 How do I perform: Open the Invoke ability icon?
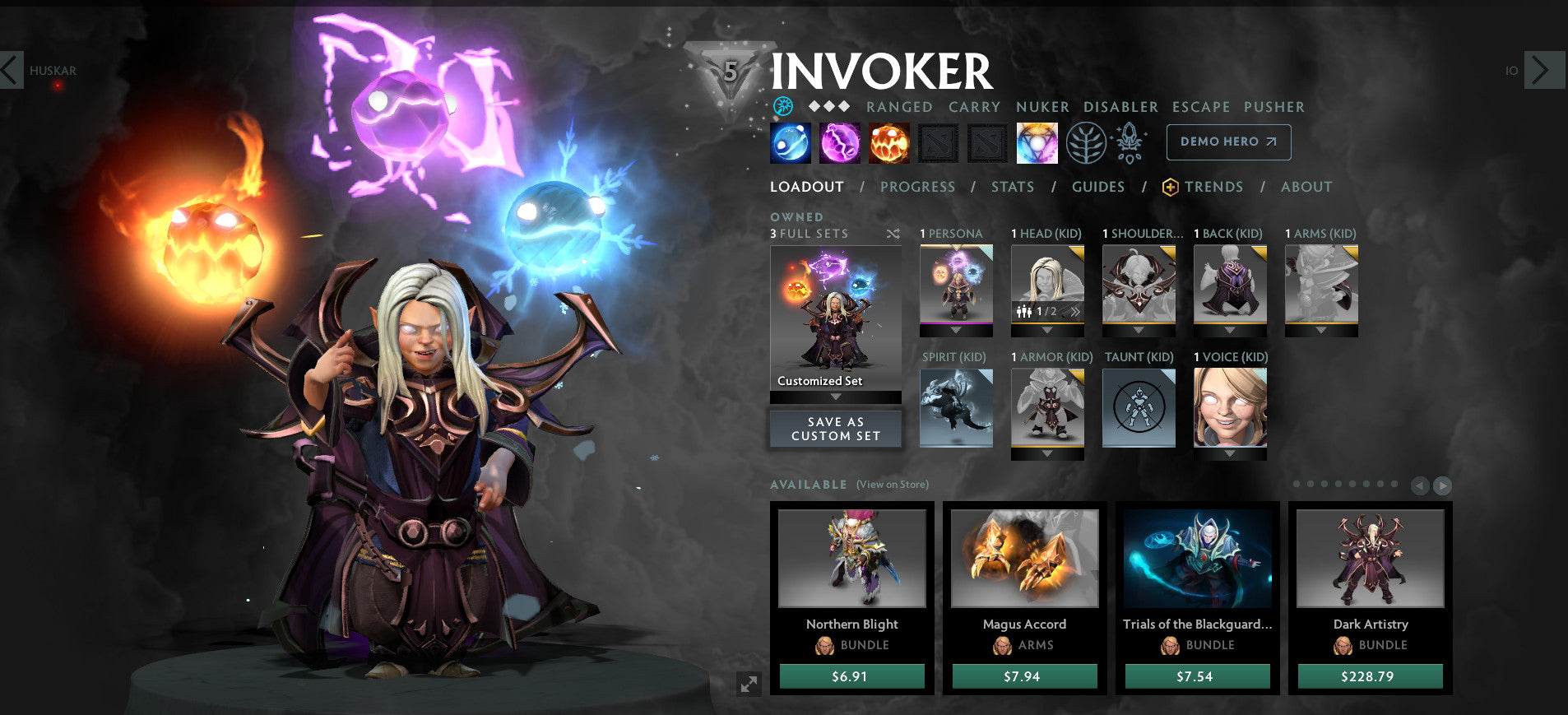[1037, 142]
